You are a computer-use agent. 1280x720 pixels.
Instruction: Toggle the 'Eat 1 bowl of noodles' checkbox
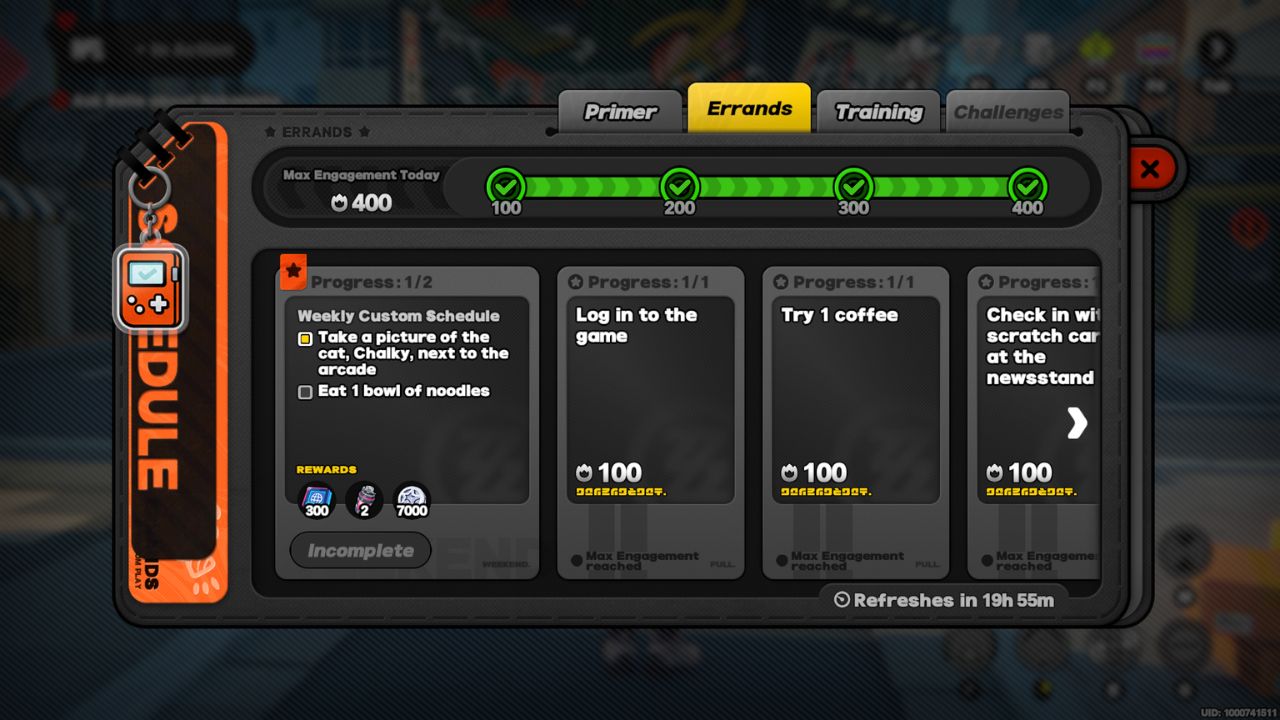tap(304, 392)
